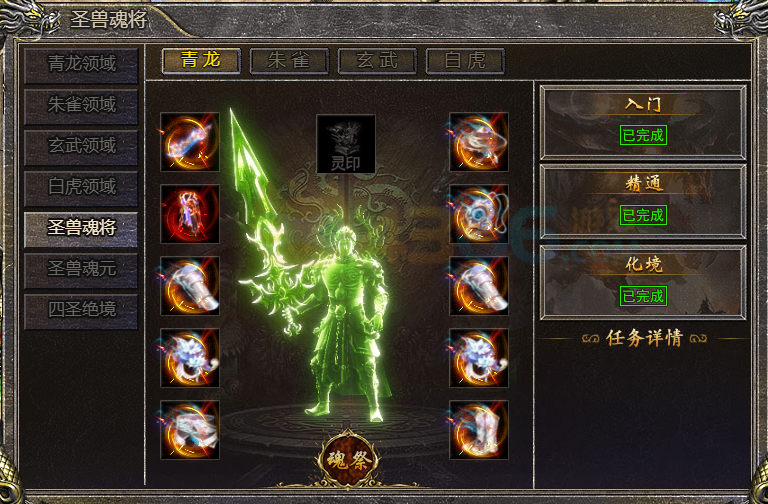Image resolution: width=768 pixels, height=504 pixels.
Task: Go to the 玄武领域 section
Action: point(82,146)
